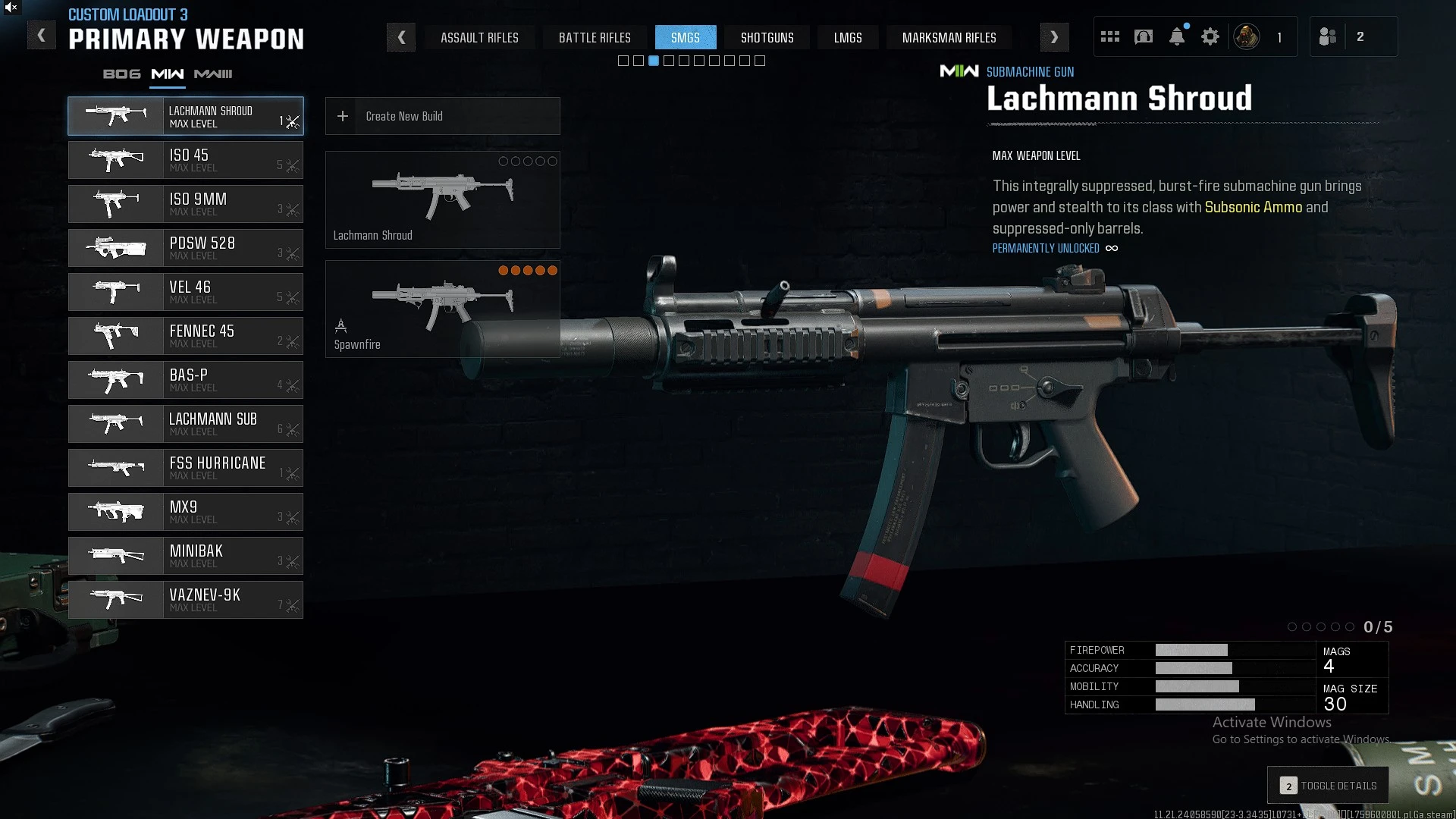Select the Vaznev-9K weapon row
Image resolution: width=1456 pixels, height=819 pixels.
(186, 600)
